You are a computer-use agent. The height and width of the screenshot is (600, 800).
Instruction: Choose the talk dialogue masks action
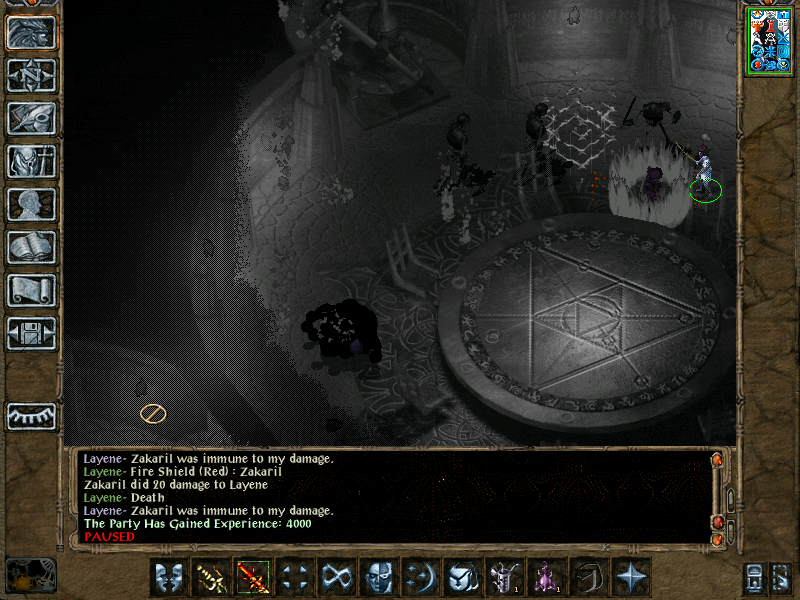coord(169,577)
